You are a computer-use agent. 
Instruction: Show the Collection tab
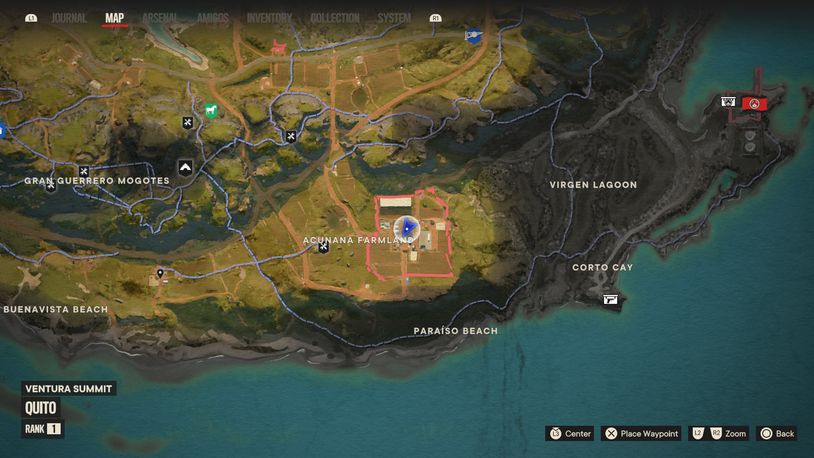pos(334,18)
